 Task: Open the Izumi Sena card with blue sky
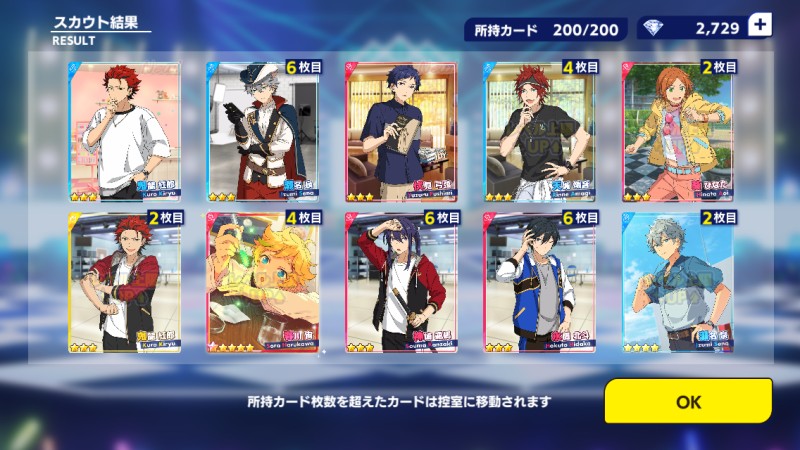(678, 282)
